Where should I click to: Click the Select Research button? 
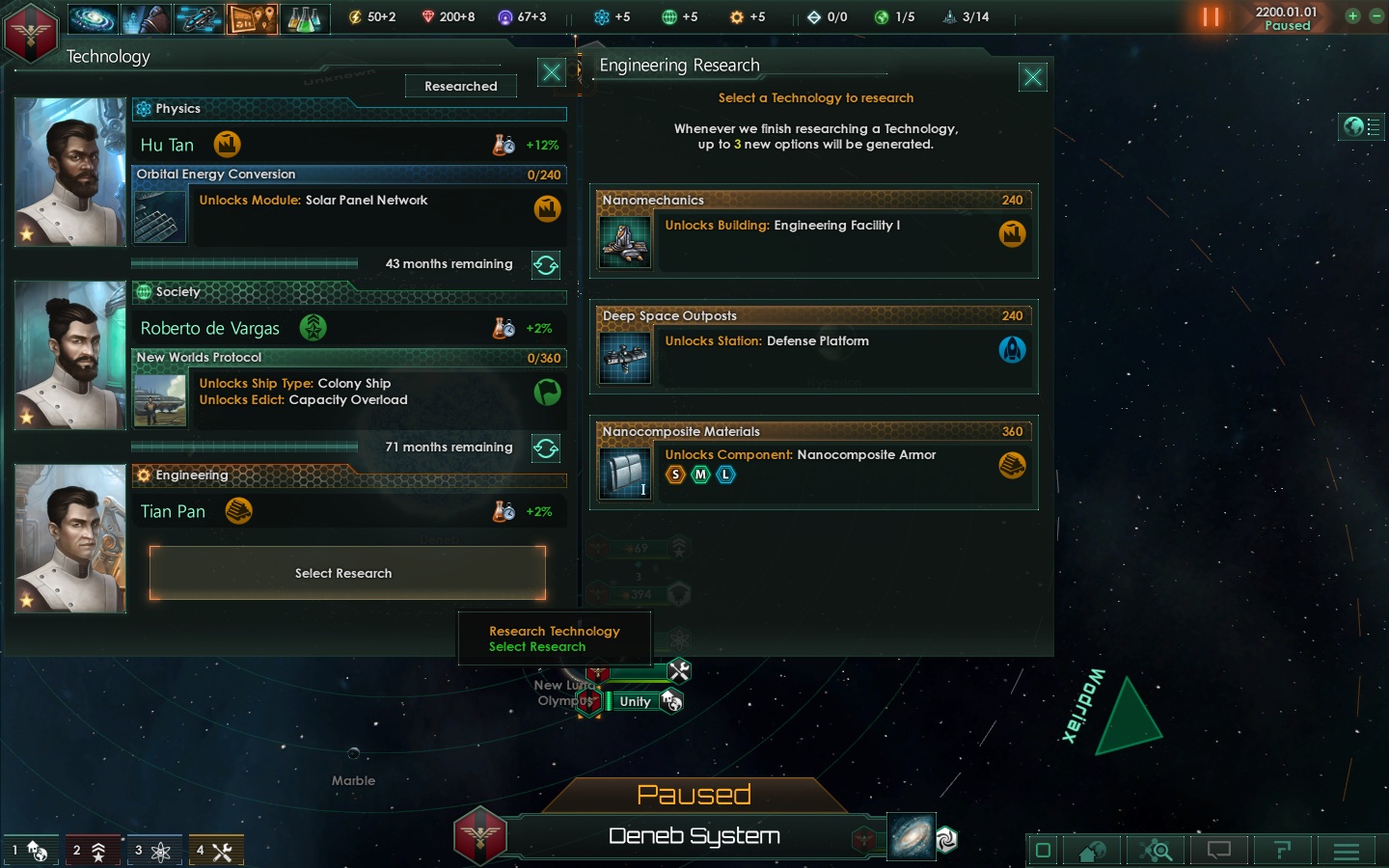pyautogui.click(x=347, y=573)
